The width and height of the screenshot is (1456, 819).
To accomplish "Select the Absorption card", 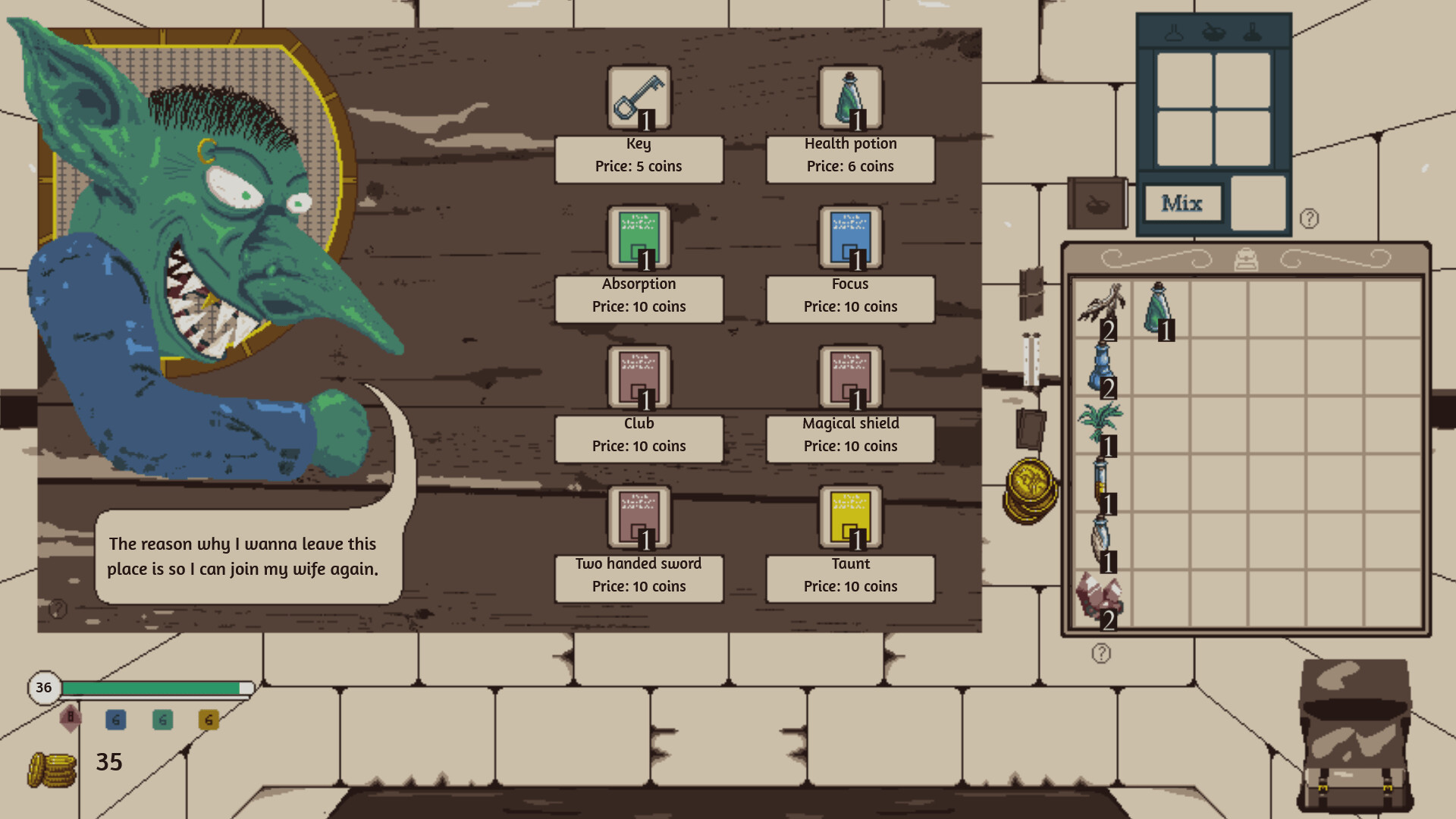I will coord(639,237).
